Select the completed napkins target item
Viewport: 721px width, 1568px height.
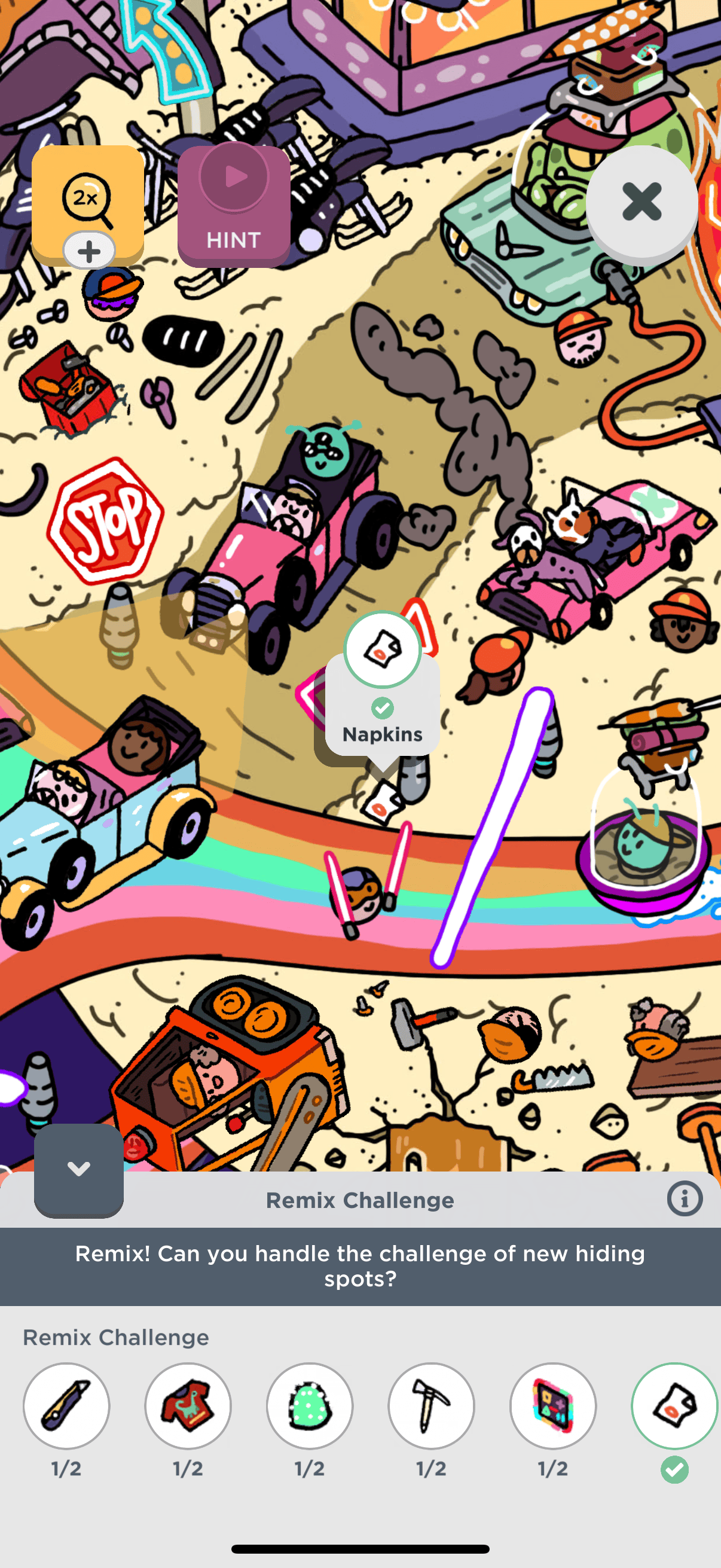coord(674,1405)
